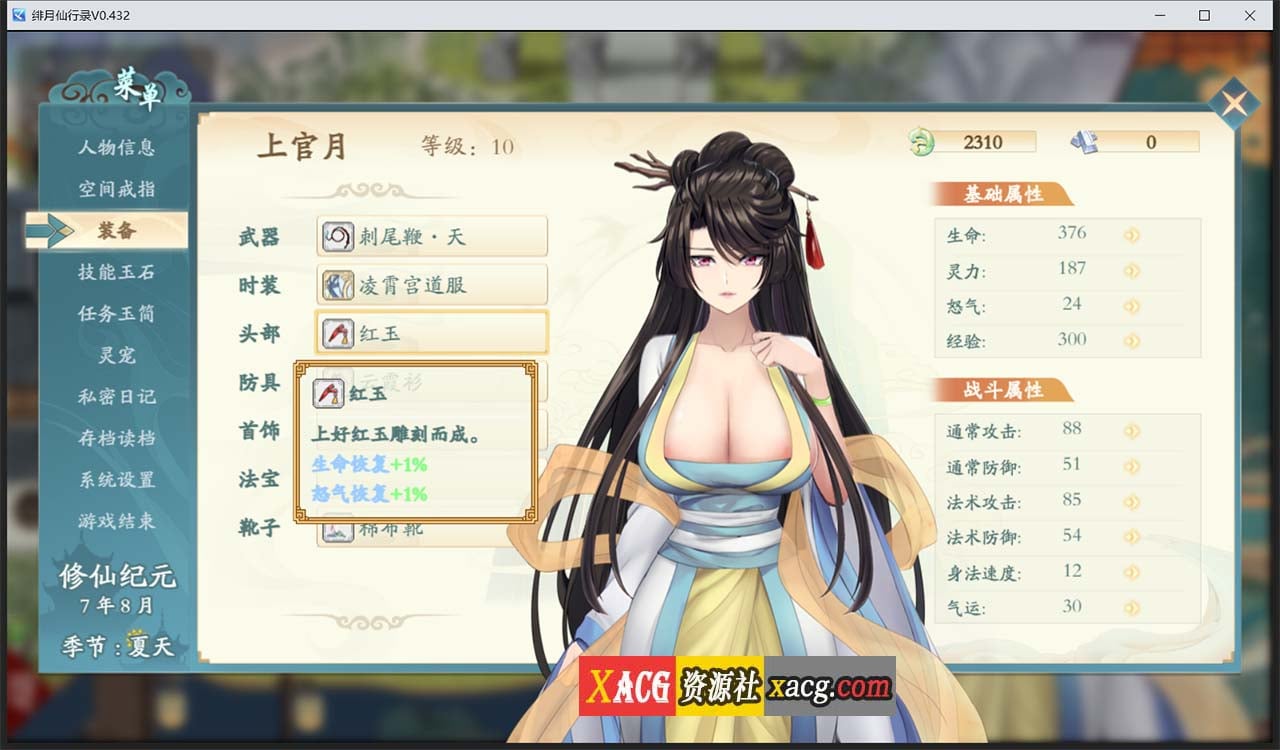Click the gold coin currency icon
The width and height of the screenshot is (1280, 750).
923,141
